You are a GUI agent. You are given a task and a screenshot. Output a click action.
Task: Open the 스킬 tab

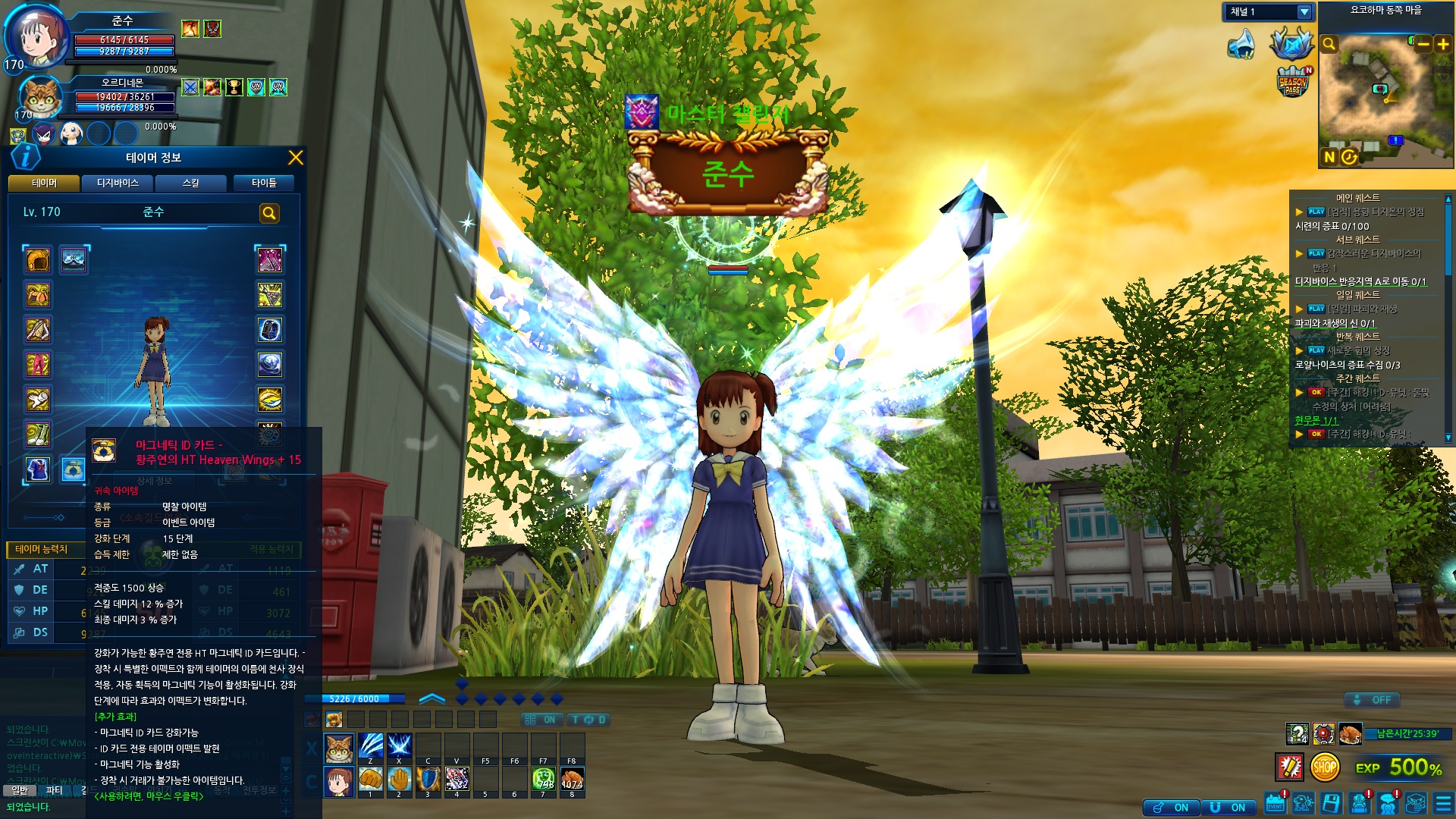[x=191, y=183]
